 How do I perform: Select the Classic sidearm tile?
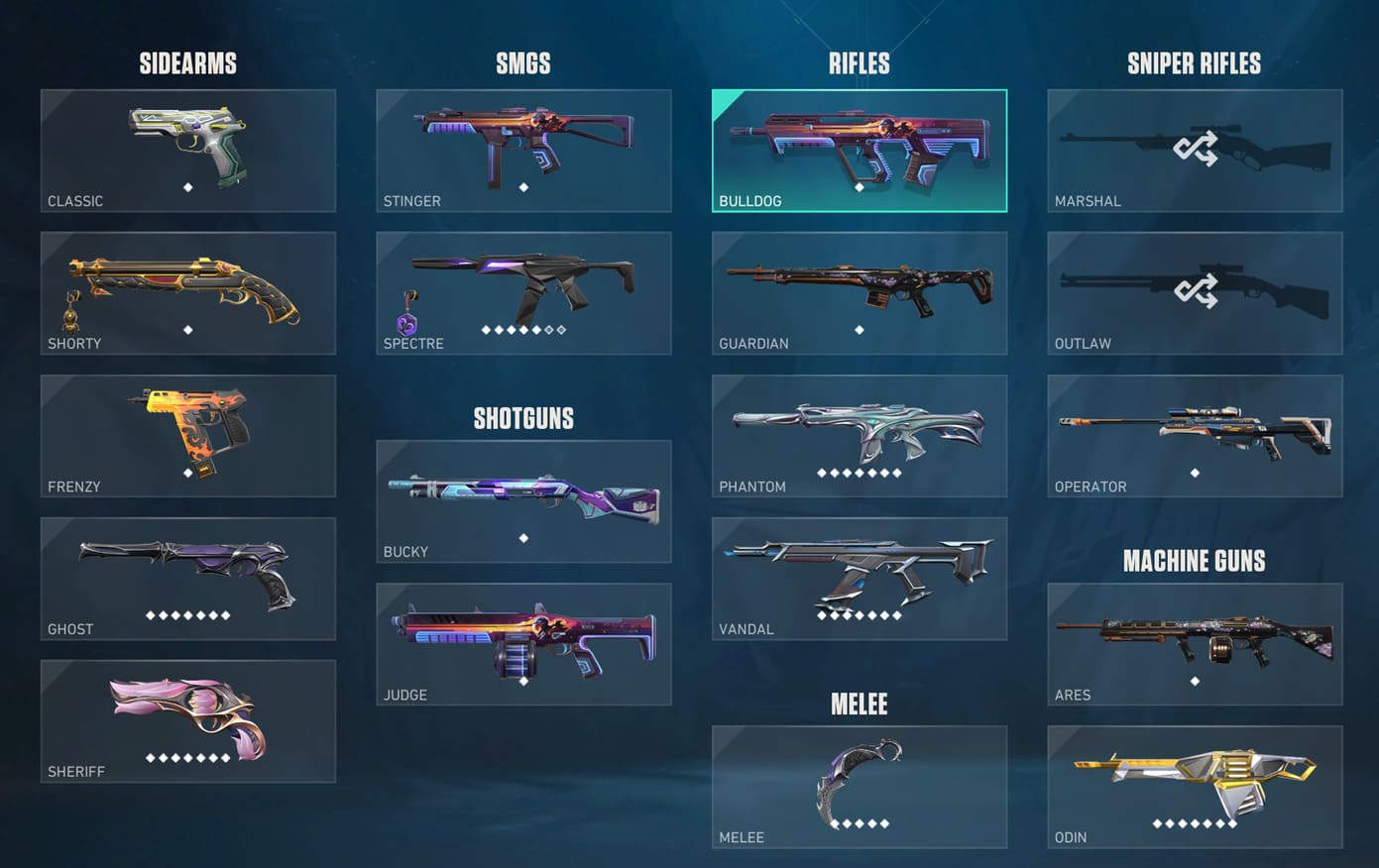(x=187, y=151)
